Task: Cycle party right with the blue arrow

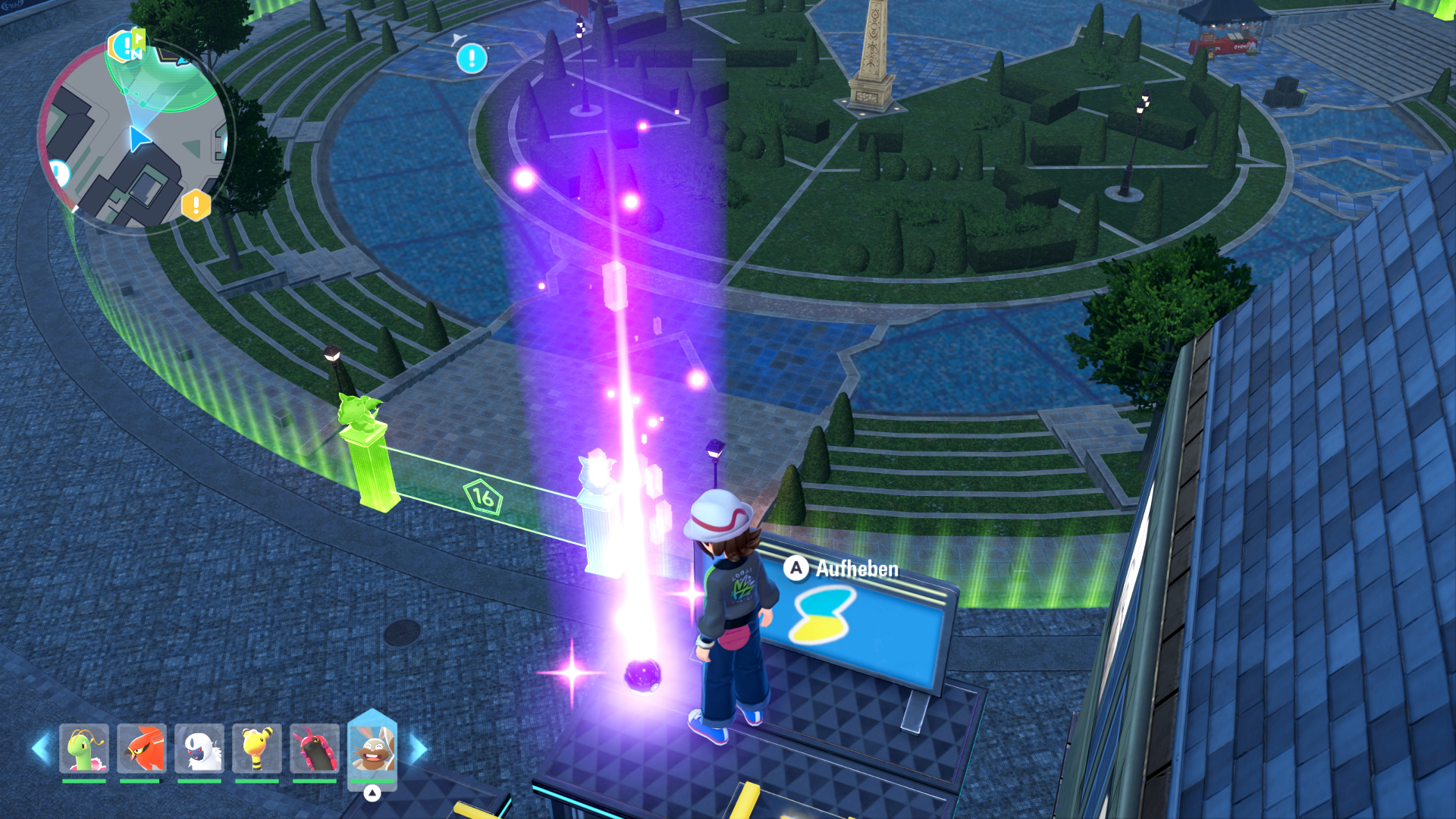Action: [x=418, y=748]
